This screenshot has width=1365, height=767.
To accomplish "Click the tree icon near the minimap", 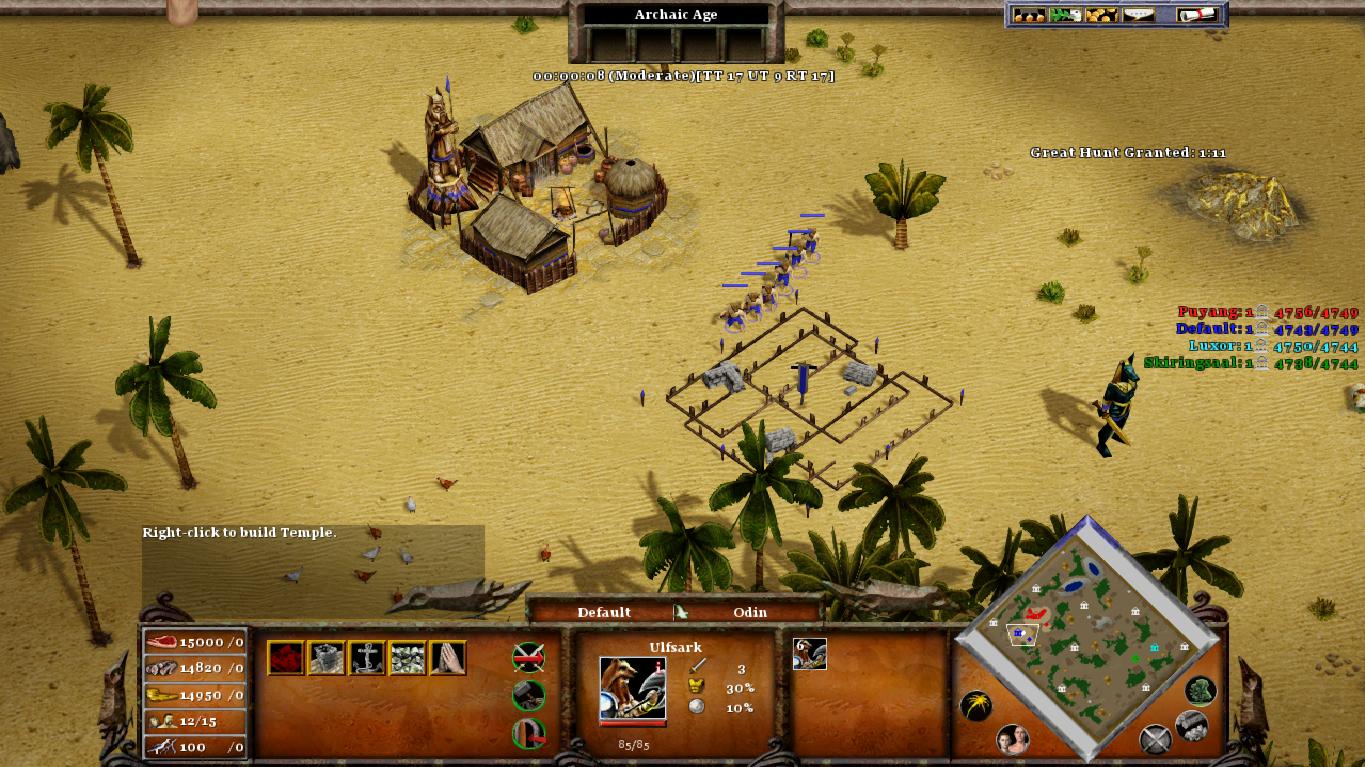I will (1200, 692).
